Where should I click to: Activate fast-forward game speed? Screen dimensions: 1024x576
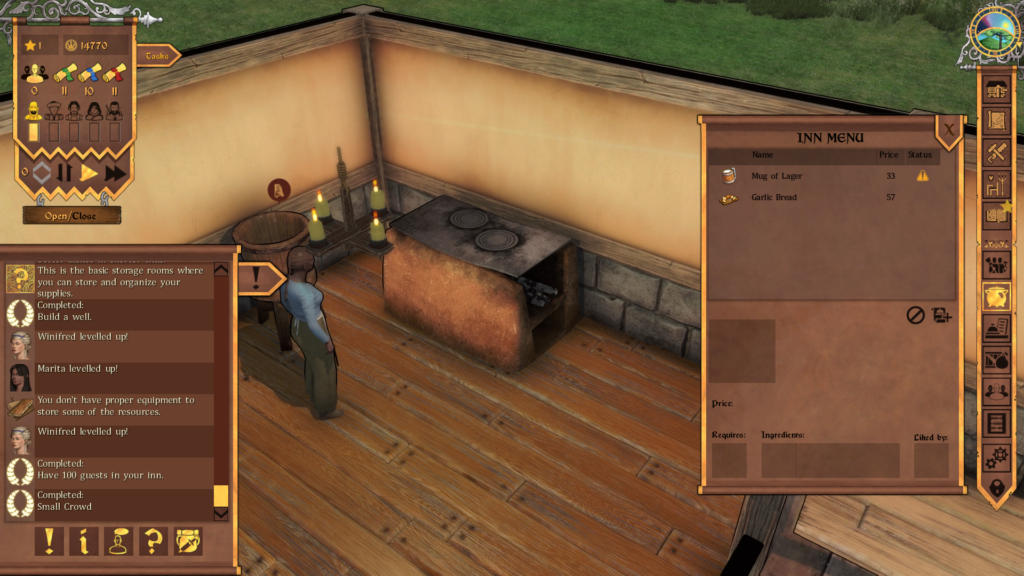(115, 173)
